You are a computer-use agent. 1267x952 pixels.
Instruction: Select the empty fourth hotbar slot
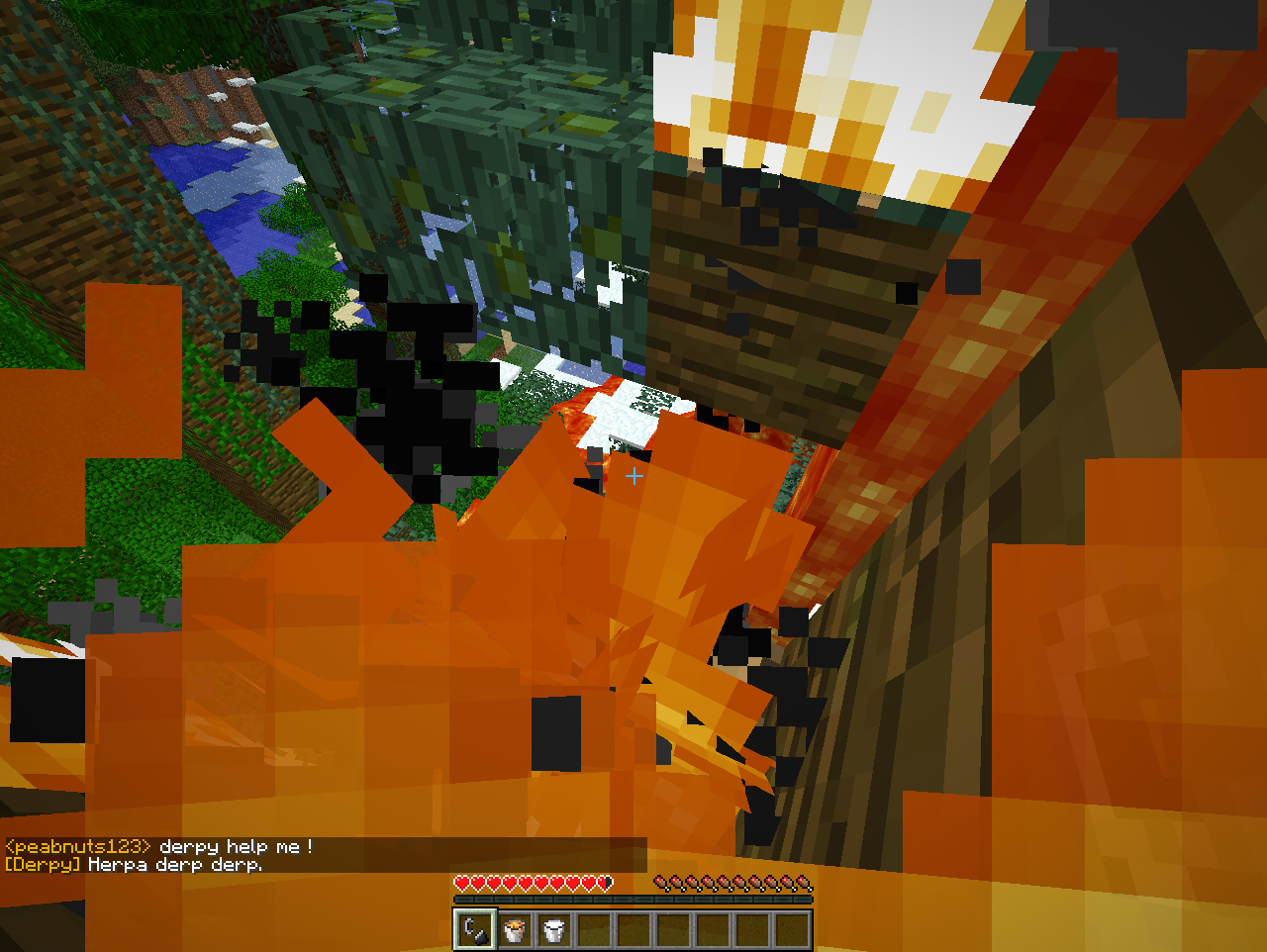tap(594, 930)
